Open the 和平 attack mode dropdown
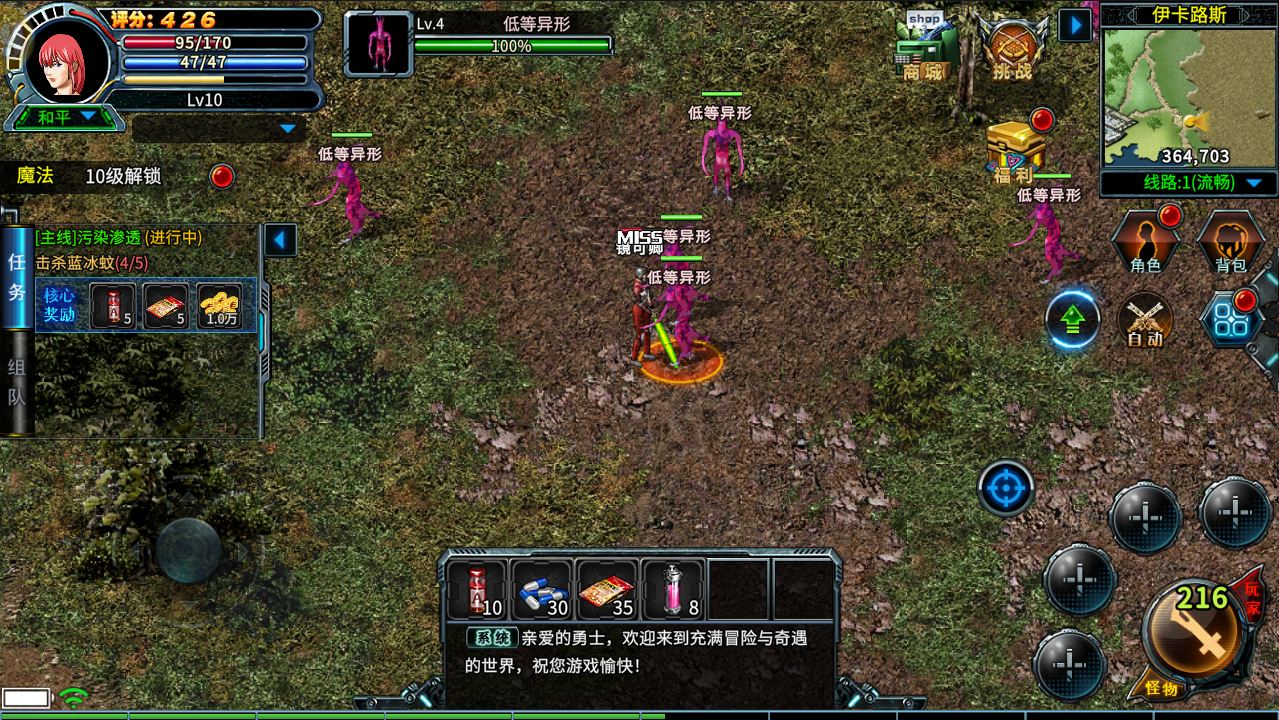The image size is (1279, 720). [67, 117]
